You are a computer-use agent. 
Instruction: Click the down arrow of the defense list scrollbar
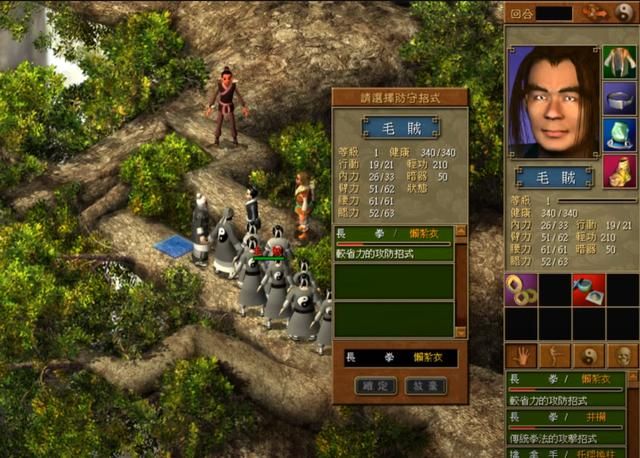[x=461, y=331]
